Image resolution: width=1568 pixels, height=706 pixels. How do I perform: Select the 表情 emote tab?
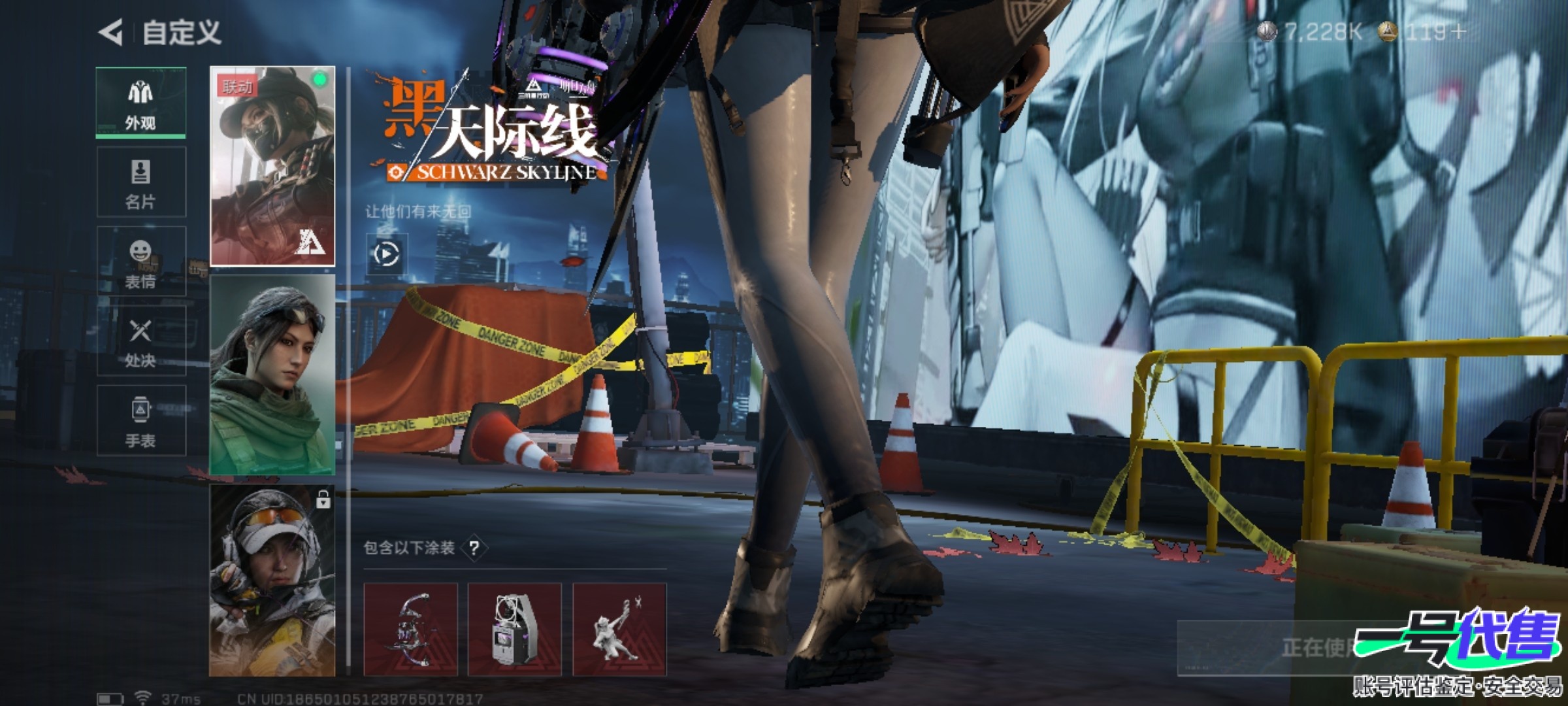tap(141, 262)
